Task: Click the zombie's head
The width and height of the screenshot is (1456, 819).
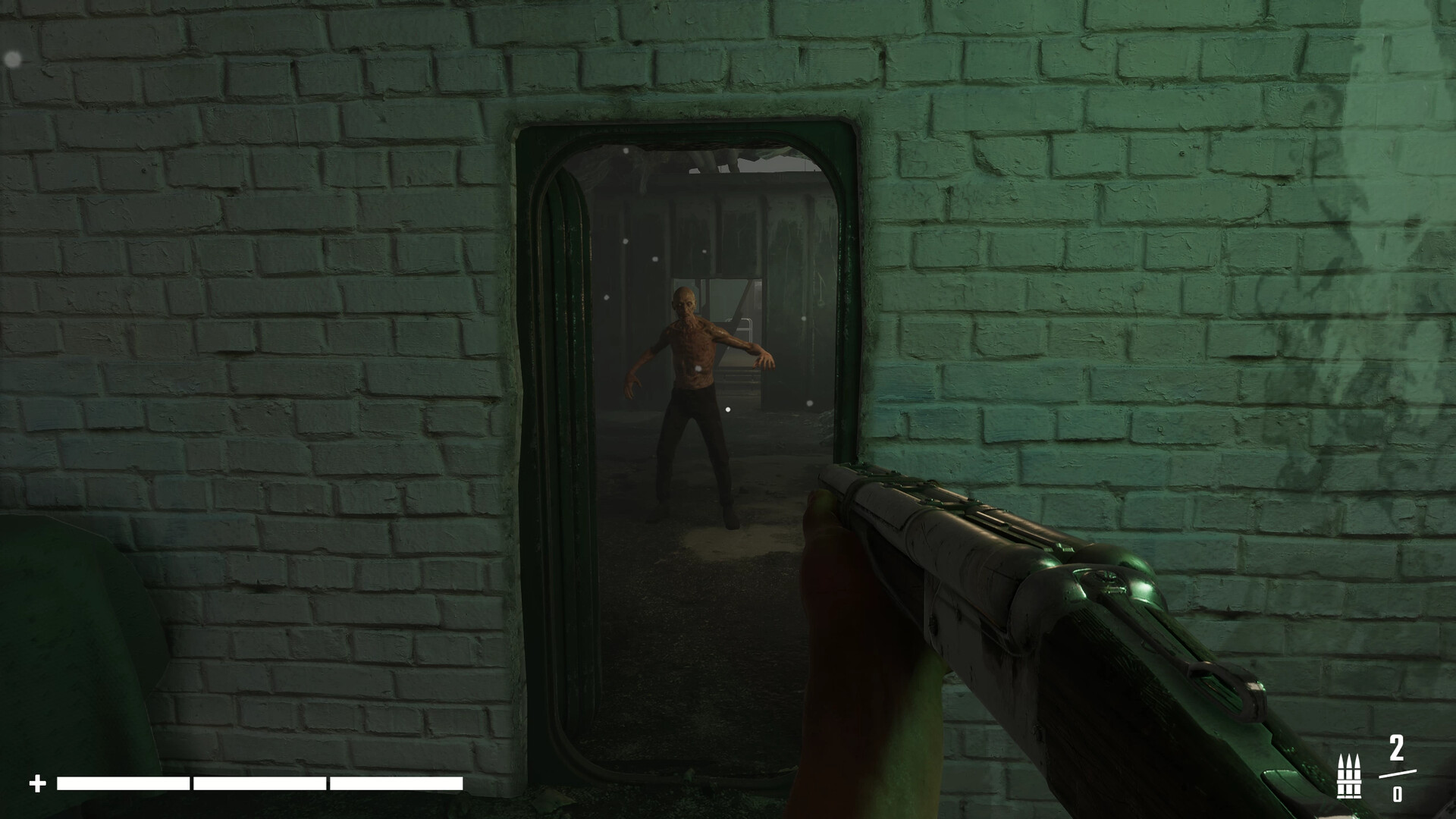Action: (686, 297)
